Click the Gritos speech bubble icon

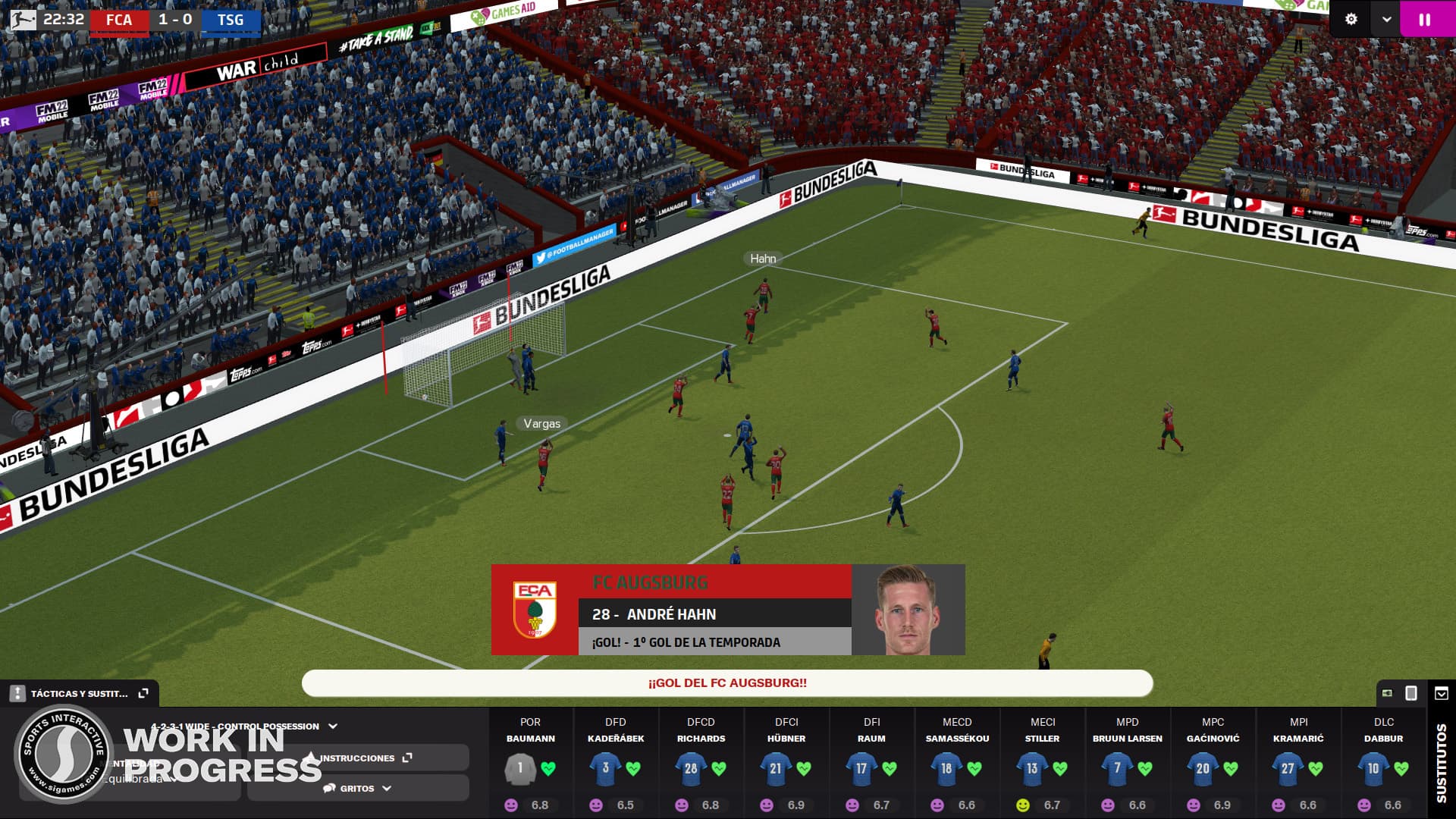pyautogui.click(x=331, y=789)
